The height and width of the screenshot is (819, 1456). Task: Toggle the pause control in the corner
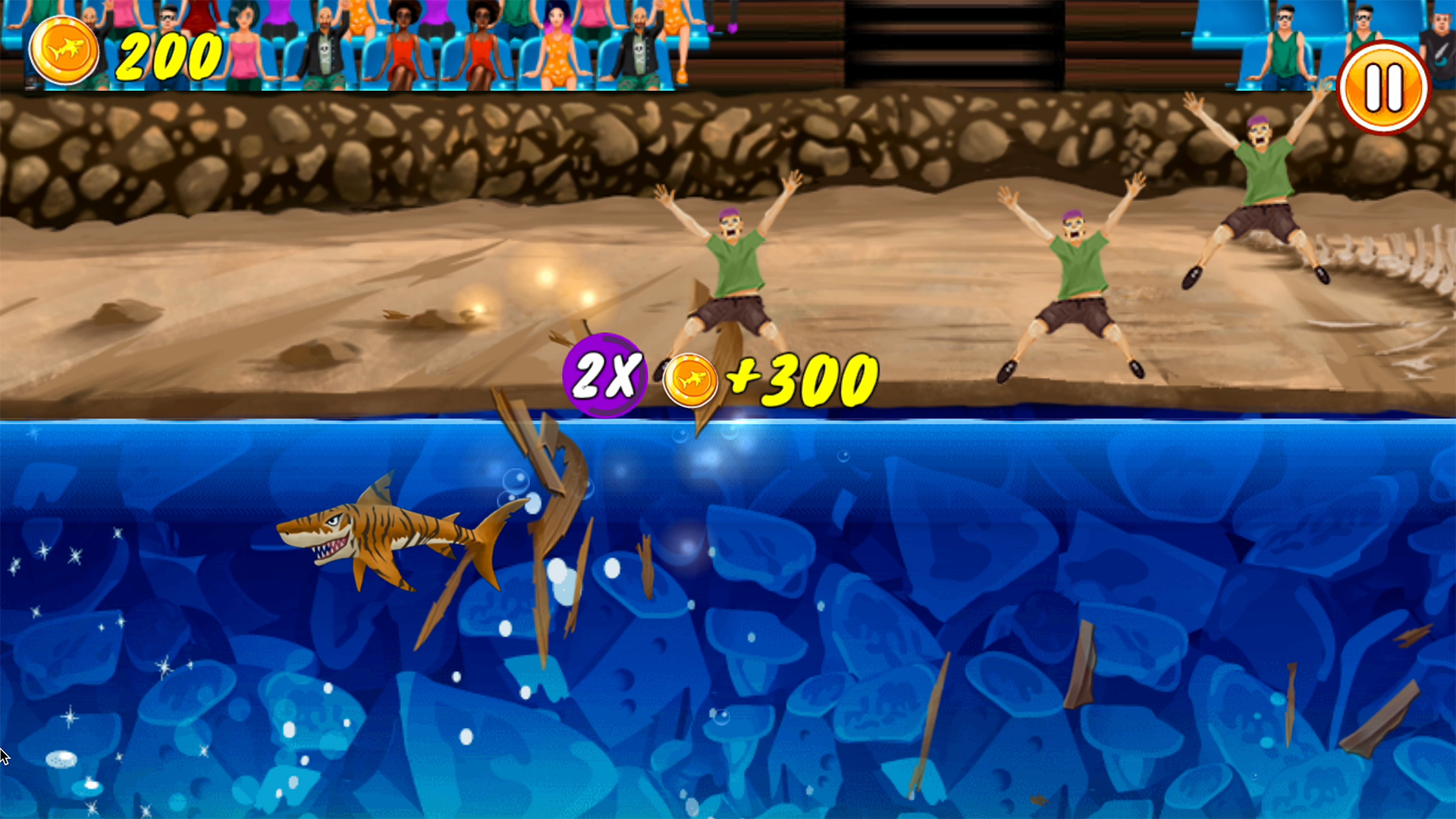click(1382, 87)
